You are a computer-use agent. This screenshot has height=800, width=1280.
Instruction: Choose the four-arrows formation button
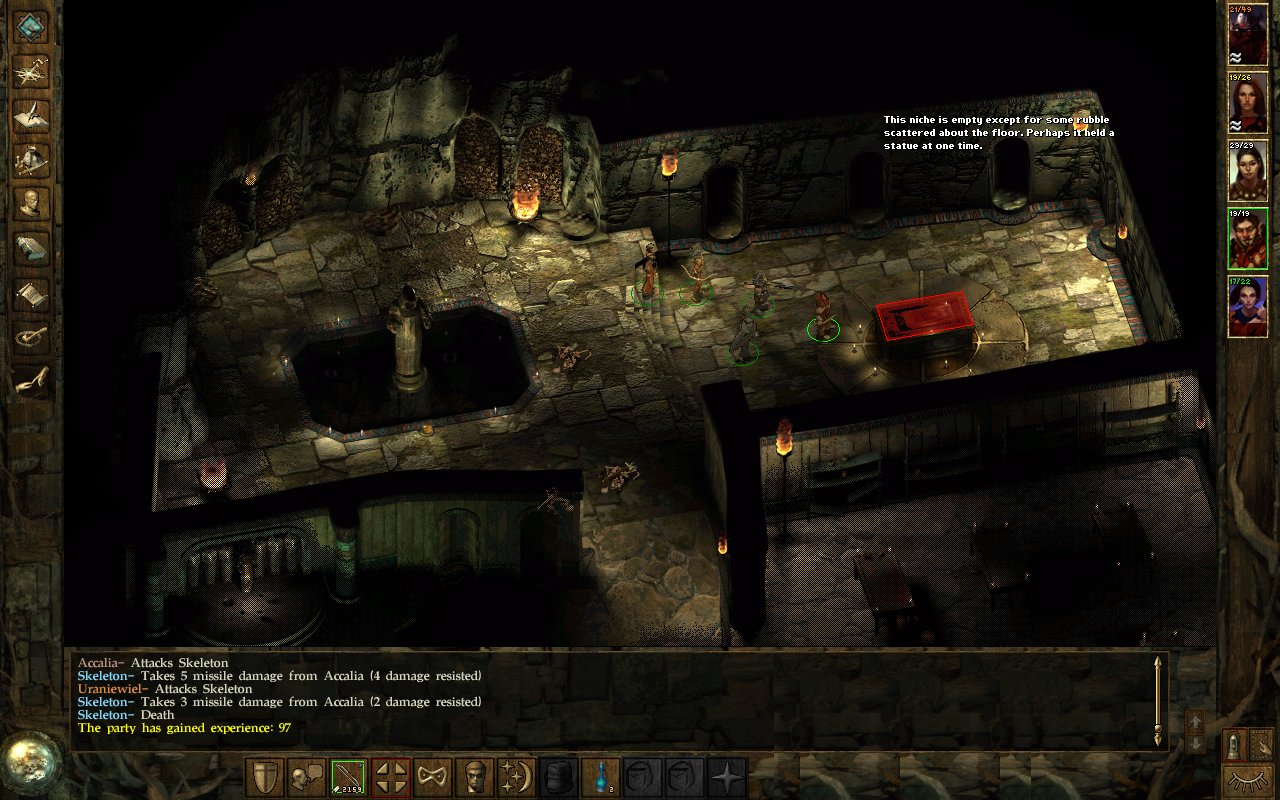[x=391, y=777]
